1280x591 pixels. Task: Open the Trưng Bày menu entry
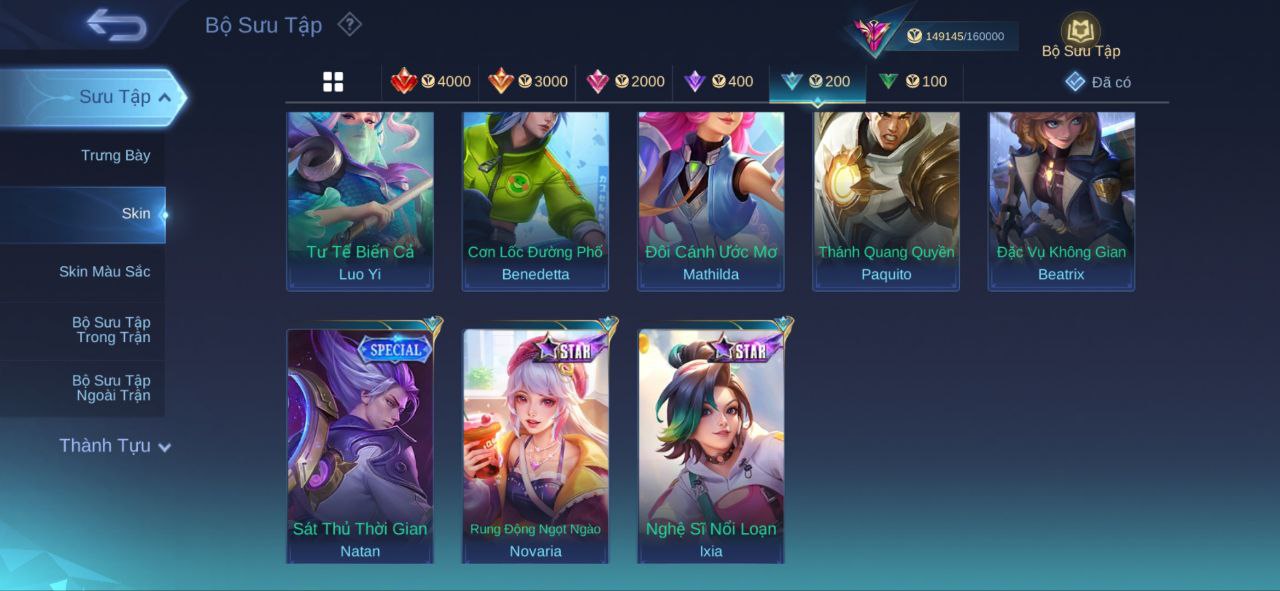click(115, 155)
